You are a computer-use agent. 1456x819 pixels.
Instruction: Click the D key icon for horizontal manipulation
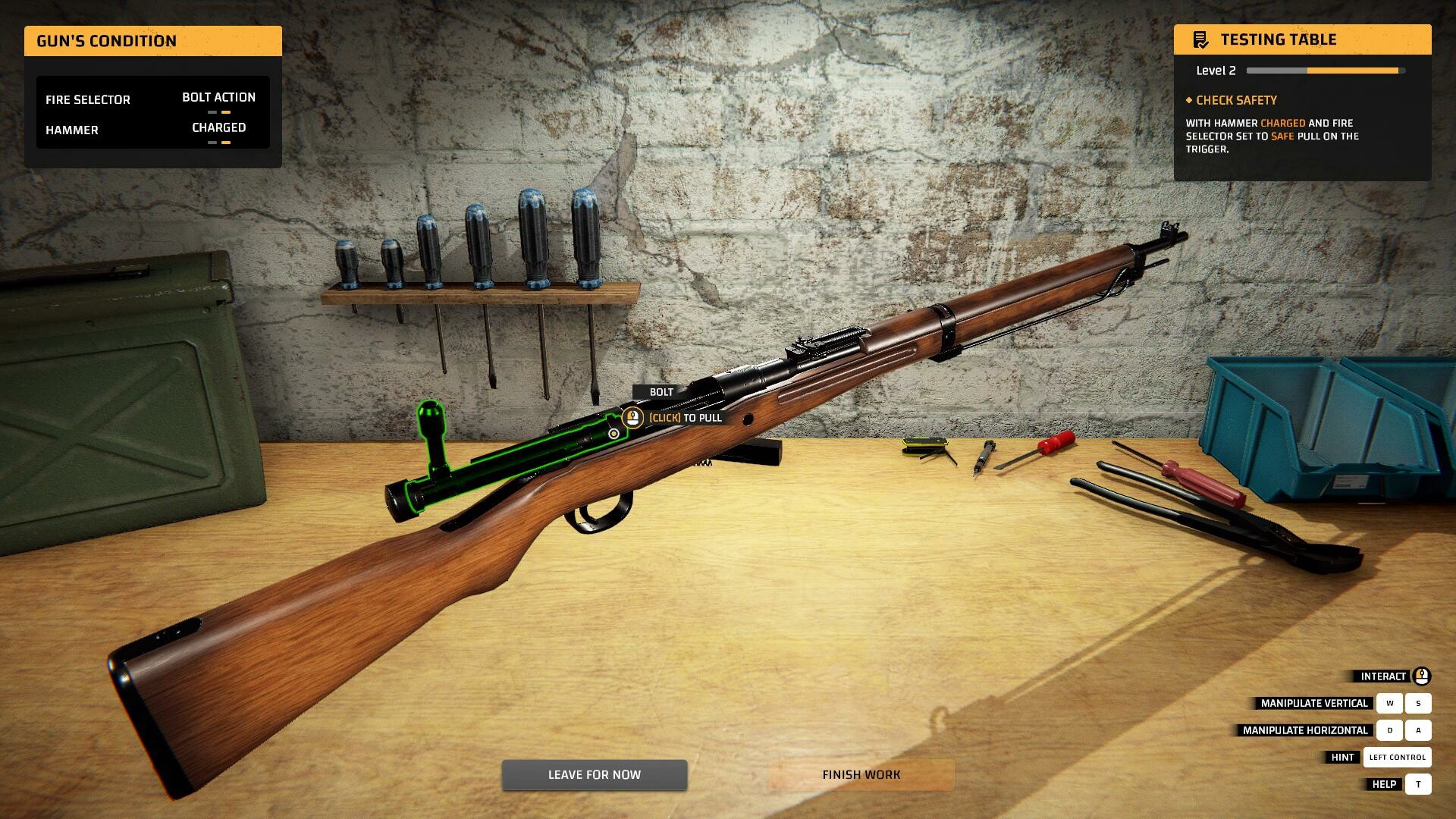click(x=1390, y=730)
